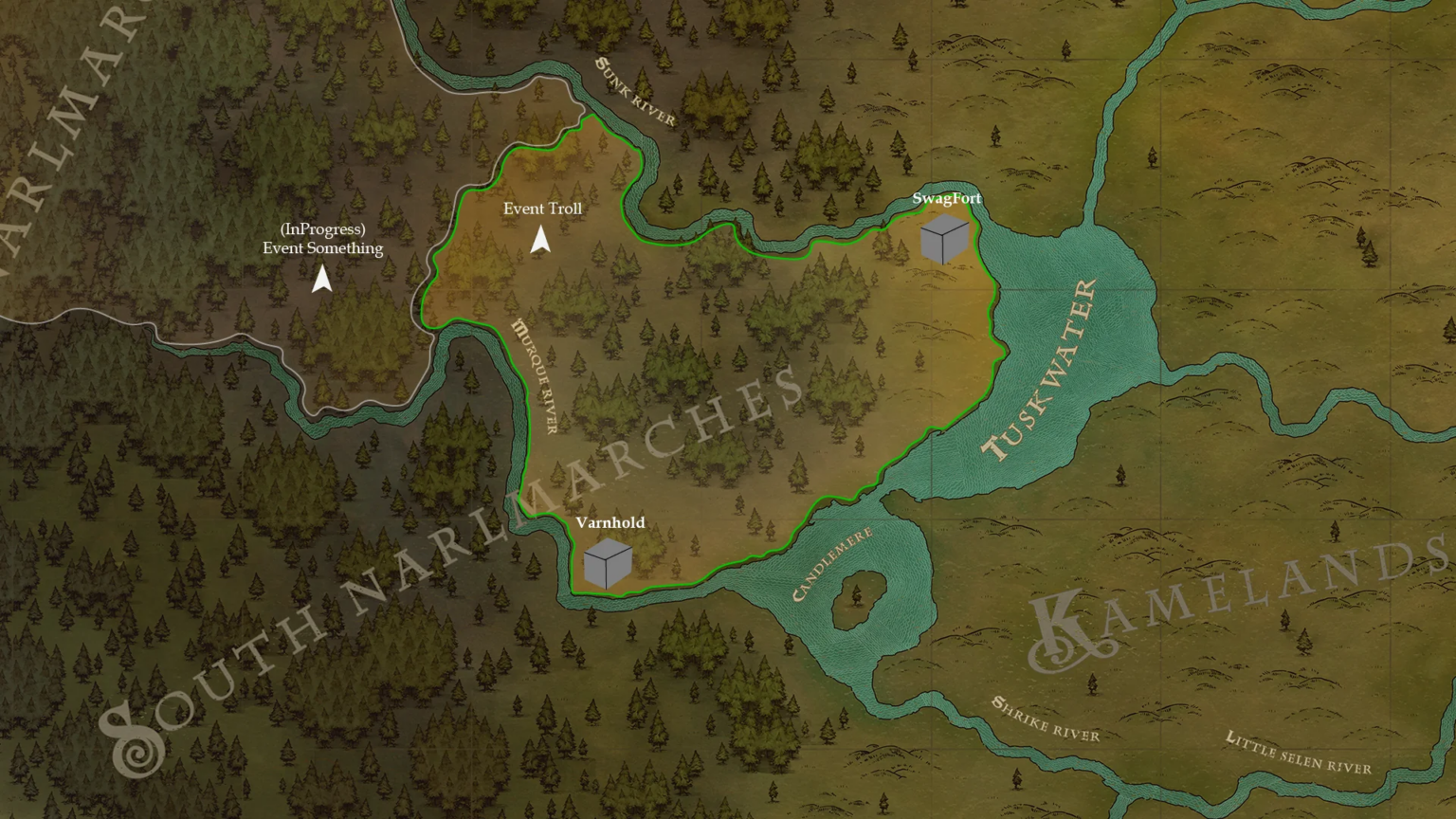Select the Event Troll event label
1456x819 pixels.
(543, 209)
